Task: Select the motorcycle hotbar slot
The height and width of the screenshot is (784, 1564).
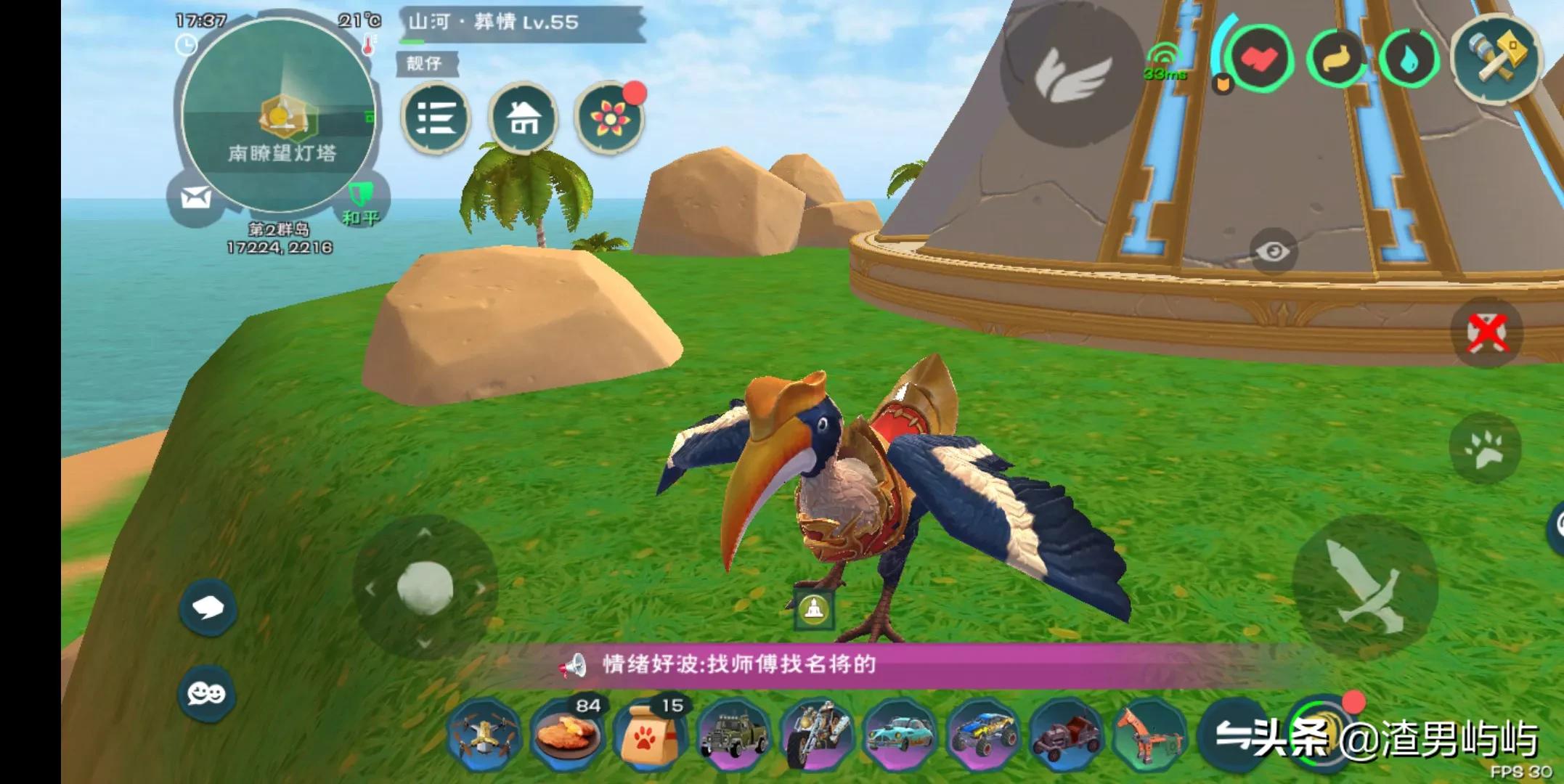Action: click(818, 733)
